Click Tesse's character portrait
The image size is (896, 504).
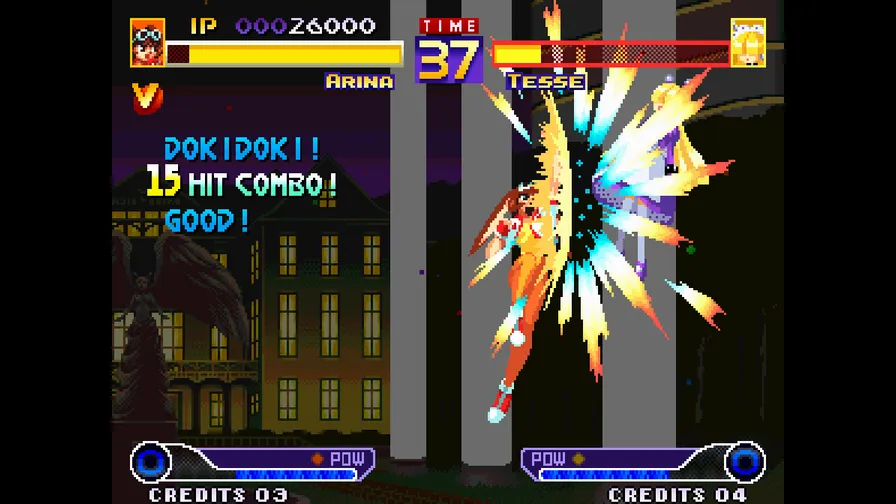(747, 42)
